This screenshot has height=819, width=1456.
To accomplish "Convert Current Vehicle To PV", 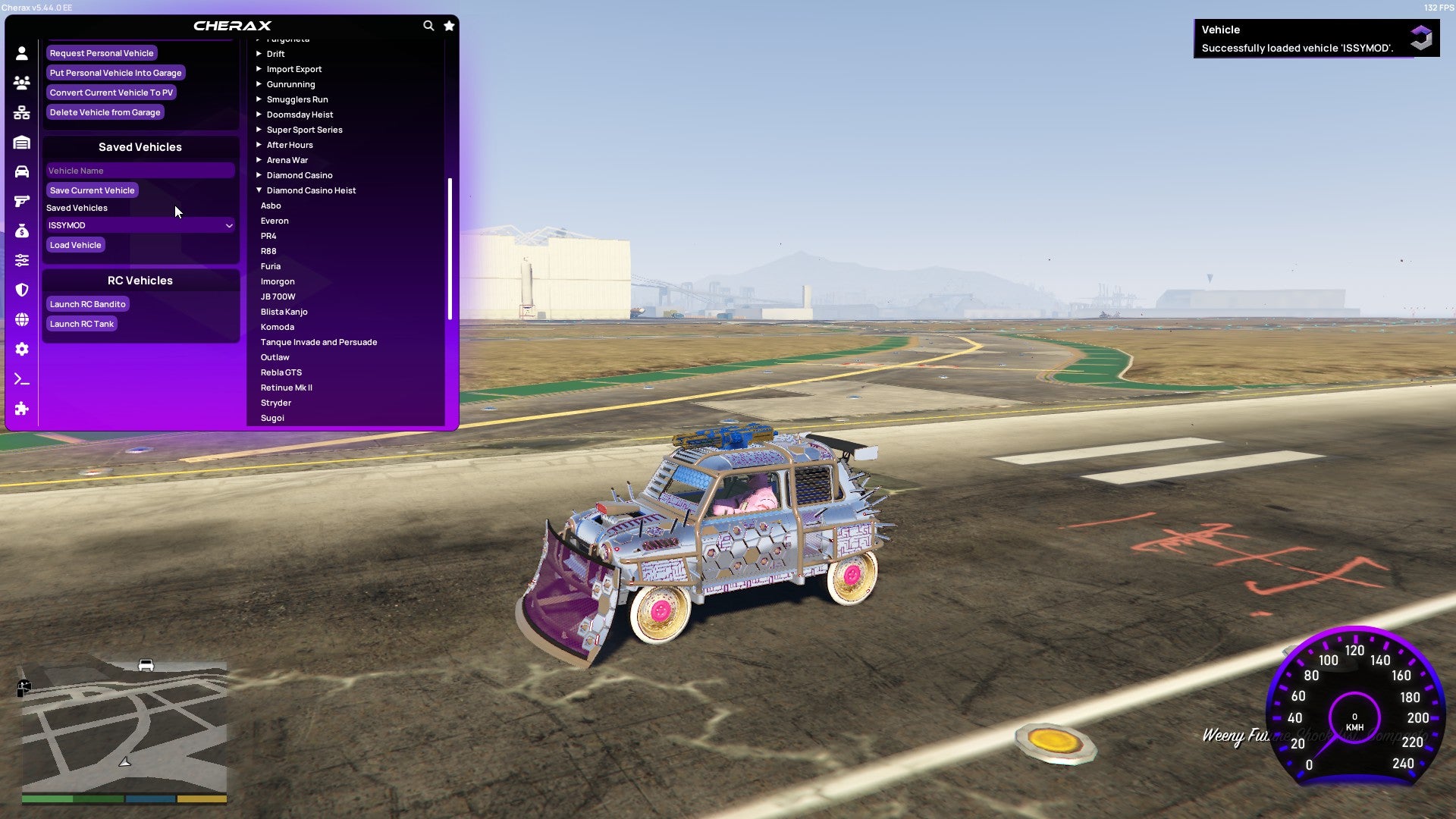I will tap(111, 93).
